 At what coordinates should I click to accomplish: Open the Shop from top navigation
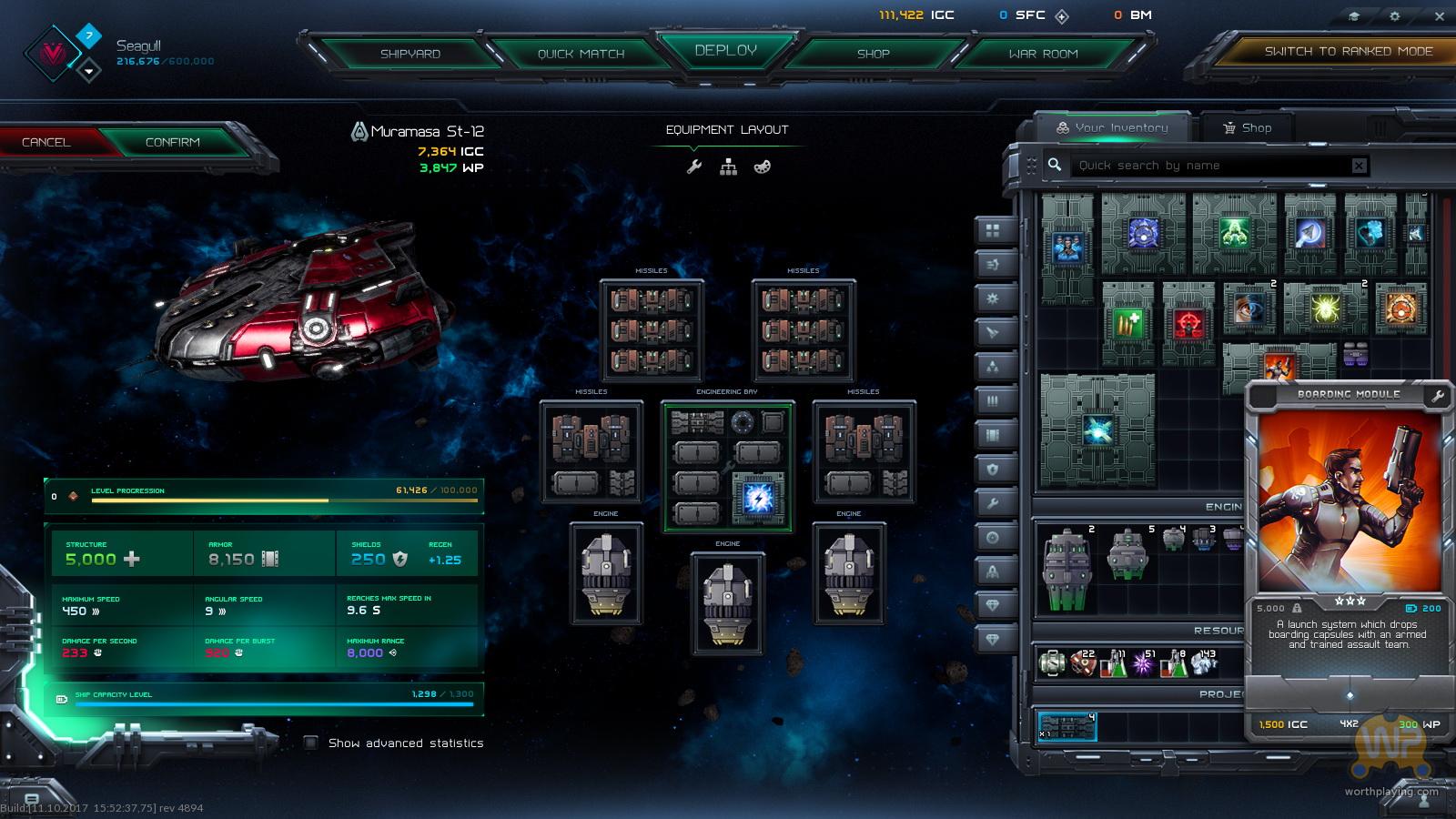point(873,54)
